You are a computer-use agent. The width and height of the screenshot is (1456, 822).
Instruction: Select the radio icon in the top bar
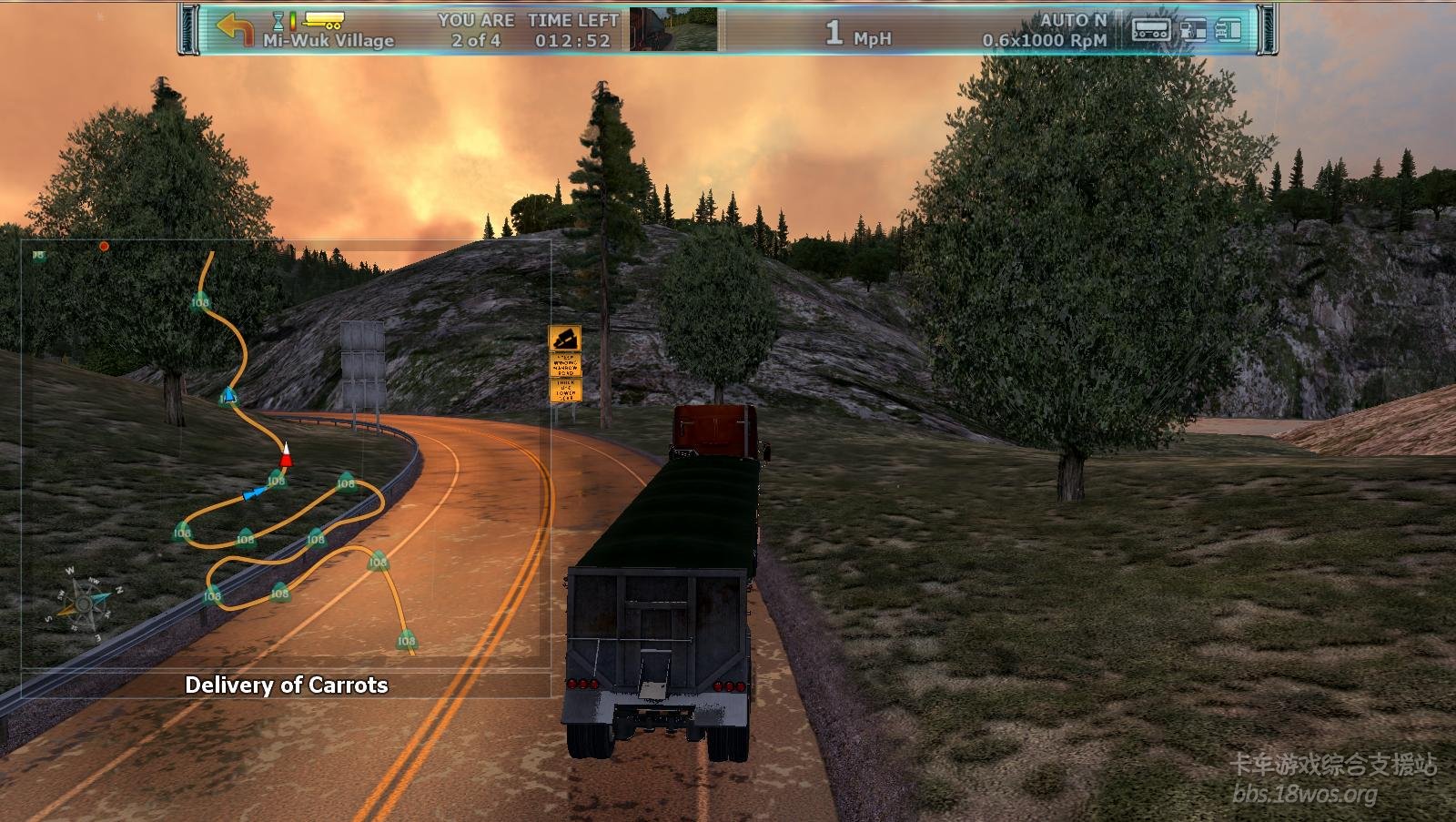tap(1150, 30)
